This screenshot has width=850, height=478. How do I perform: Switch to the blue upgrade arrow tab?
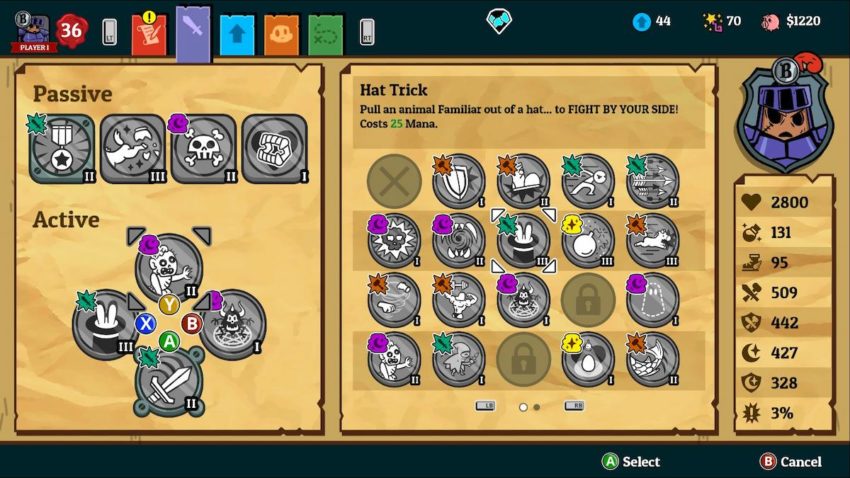237,35
